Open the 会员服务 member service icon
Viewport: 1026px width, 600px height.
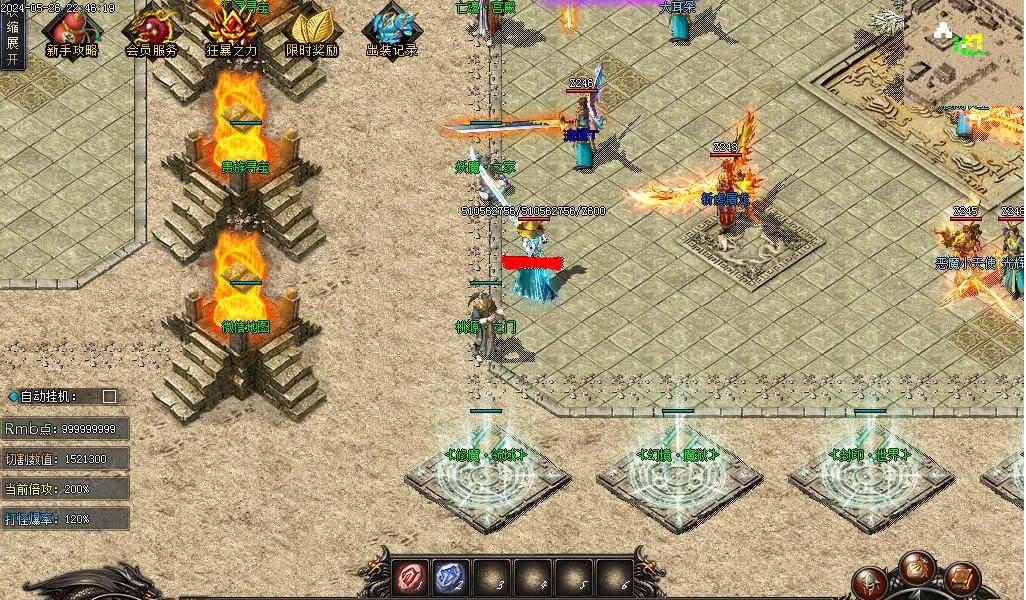[151, 32]
